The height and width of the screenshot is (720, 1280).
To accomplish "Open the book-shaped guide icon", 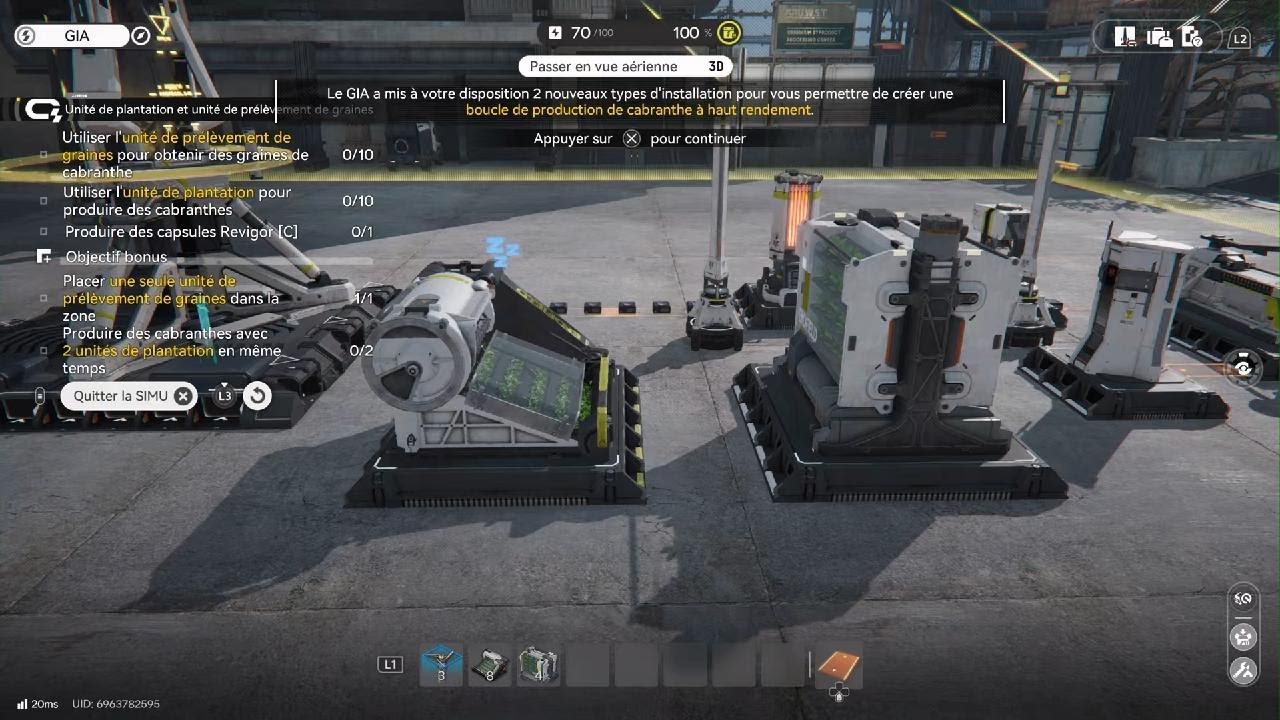I will 1126,37.
